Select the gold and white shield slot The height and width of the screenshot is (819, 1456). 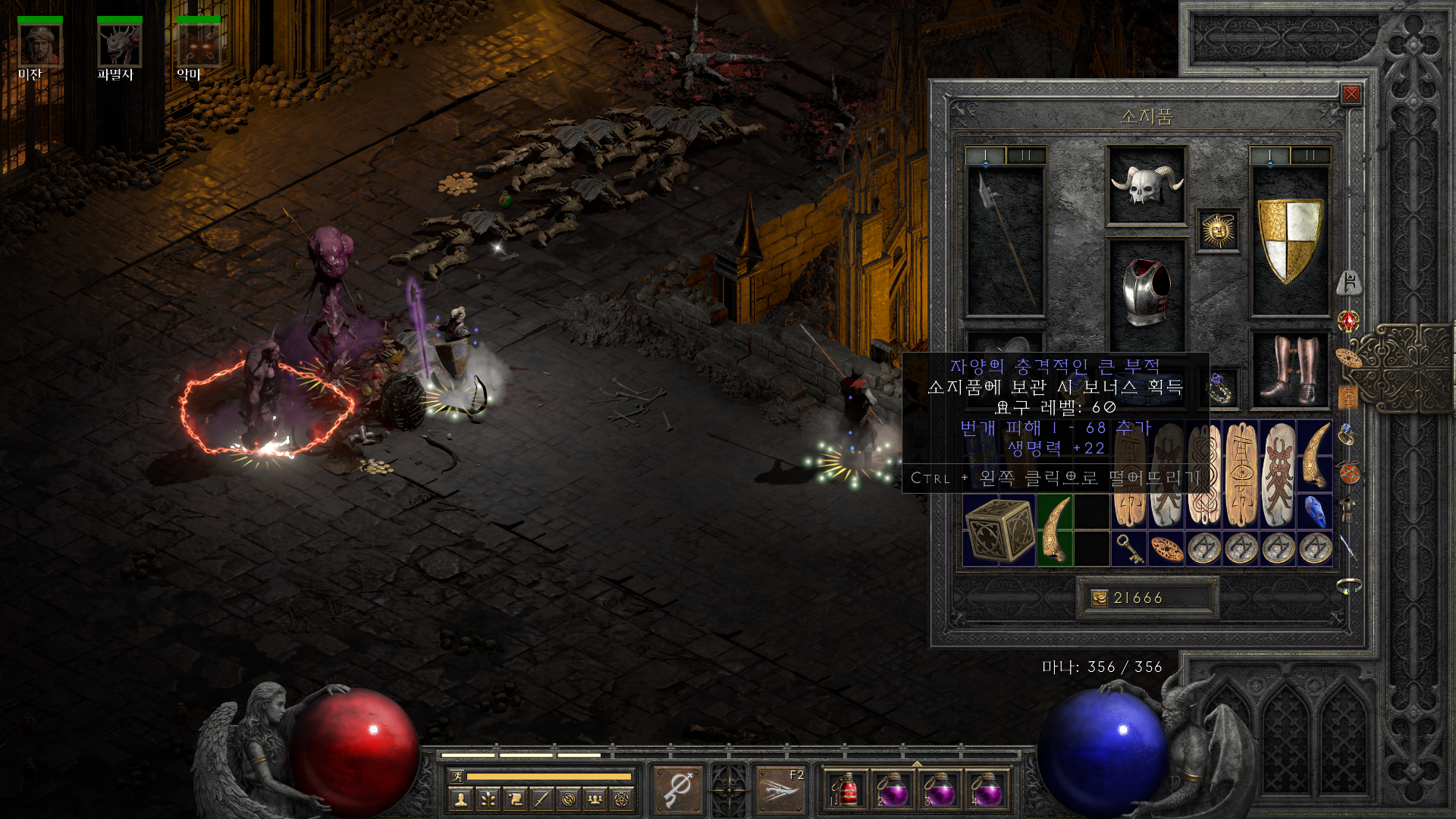point(1289,240)
